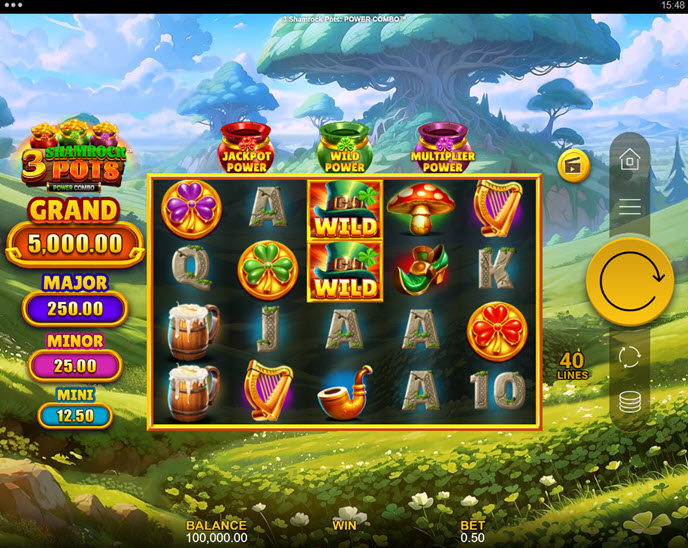Spin the reels with the yellow button
The width and height of the screenshot is (688, 548).
[630, 281]
